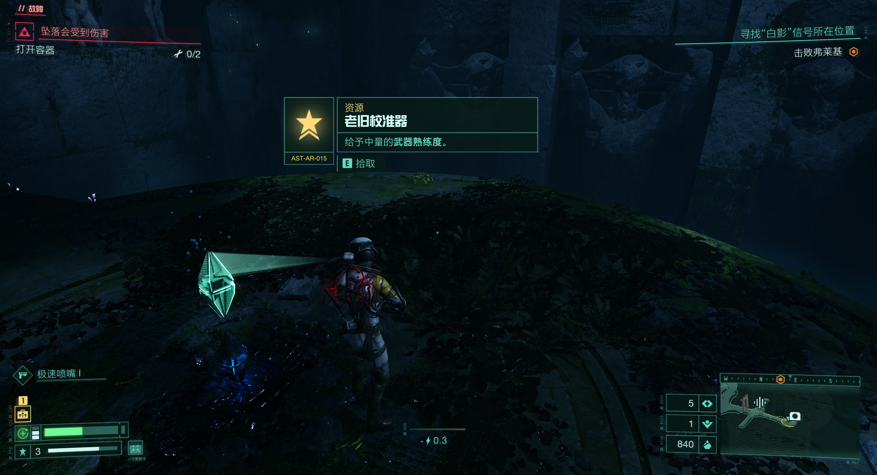Click the red malfunction warning triangle icon

pyautogui.click(x=24, y=32)
